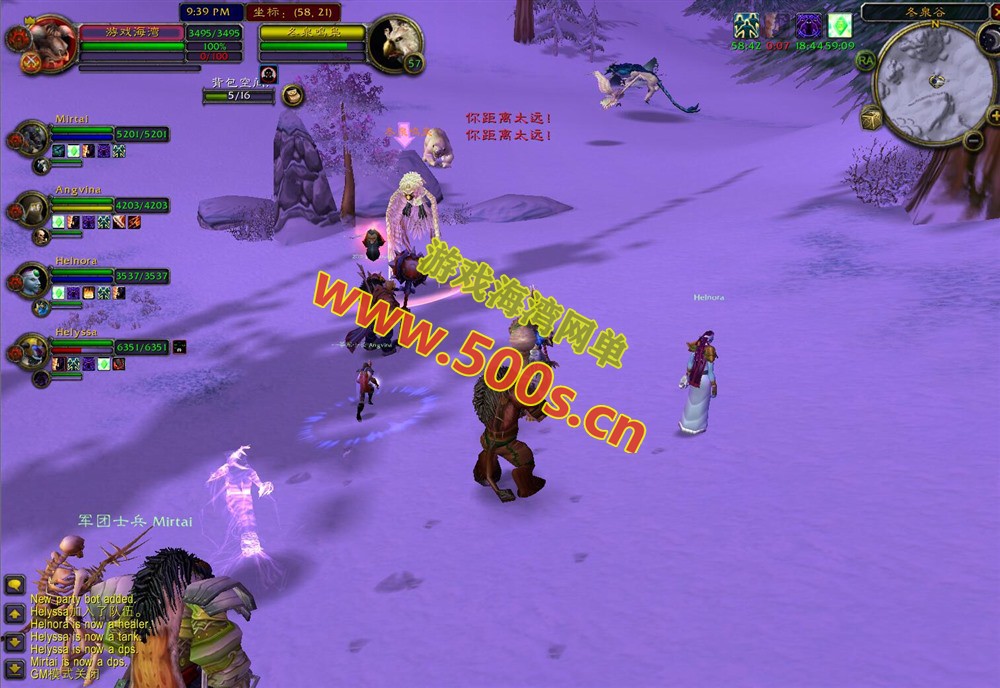This screenshot has height=688, width=1000.
Task: Choose Helnora's party portrait
Action: [x=32, y=279]
